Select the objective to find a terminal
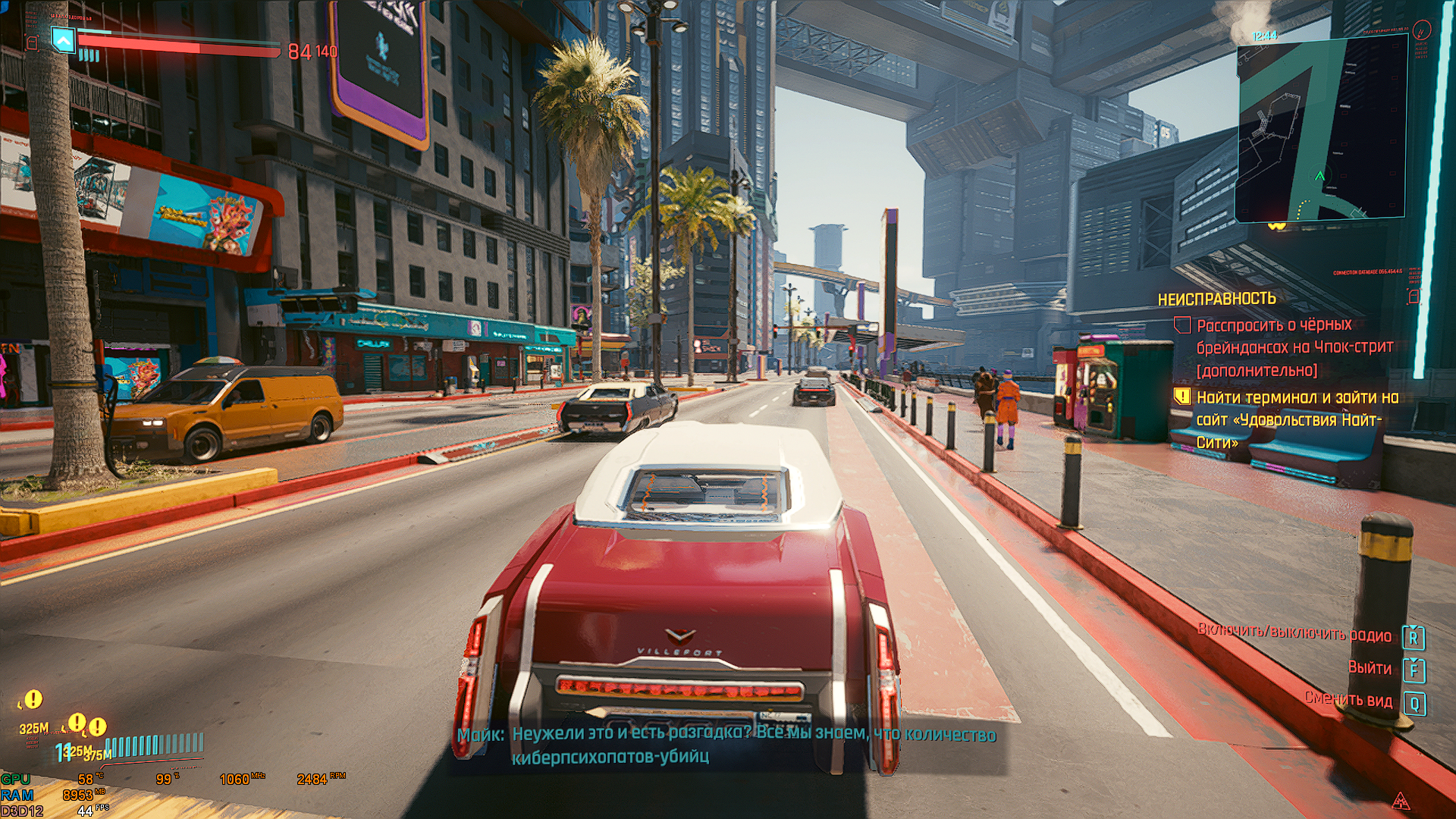The image size is (1456, 819). point(1297,419)
